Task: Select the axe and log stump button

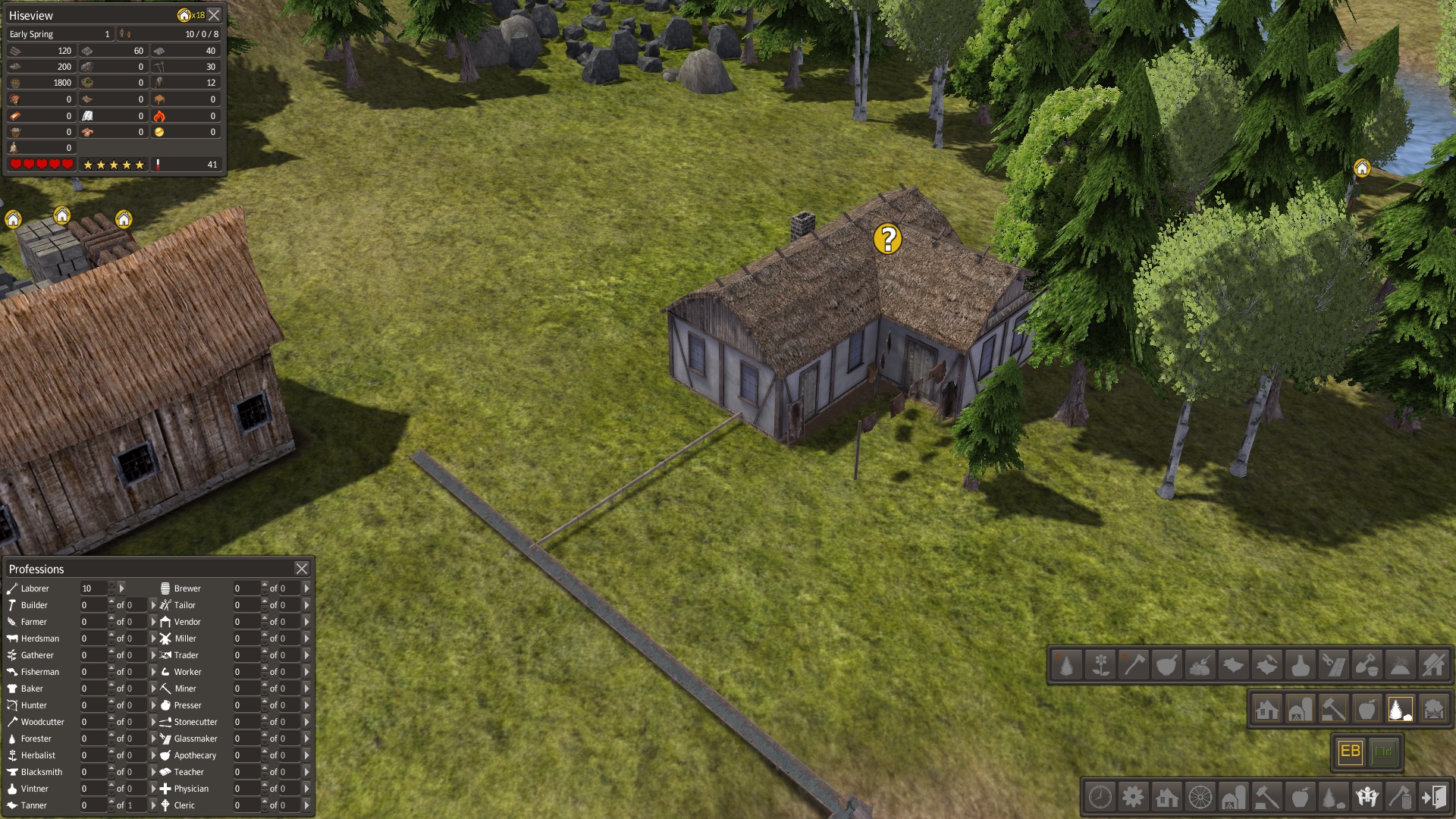Action: [x=1401, y=797]
